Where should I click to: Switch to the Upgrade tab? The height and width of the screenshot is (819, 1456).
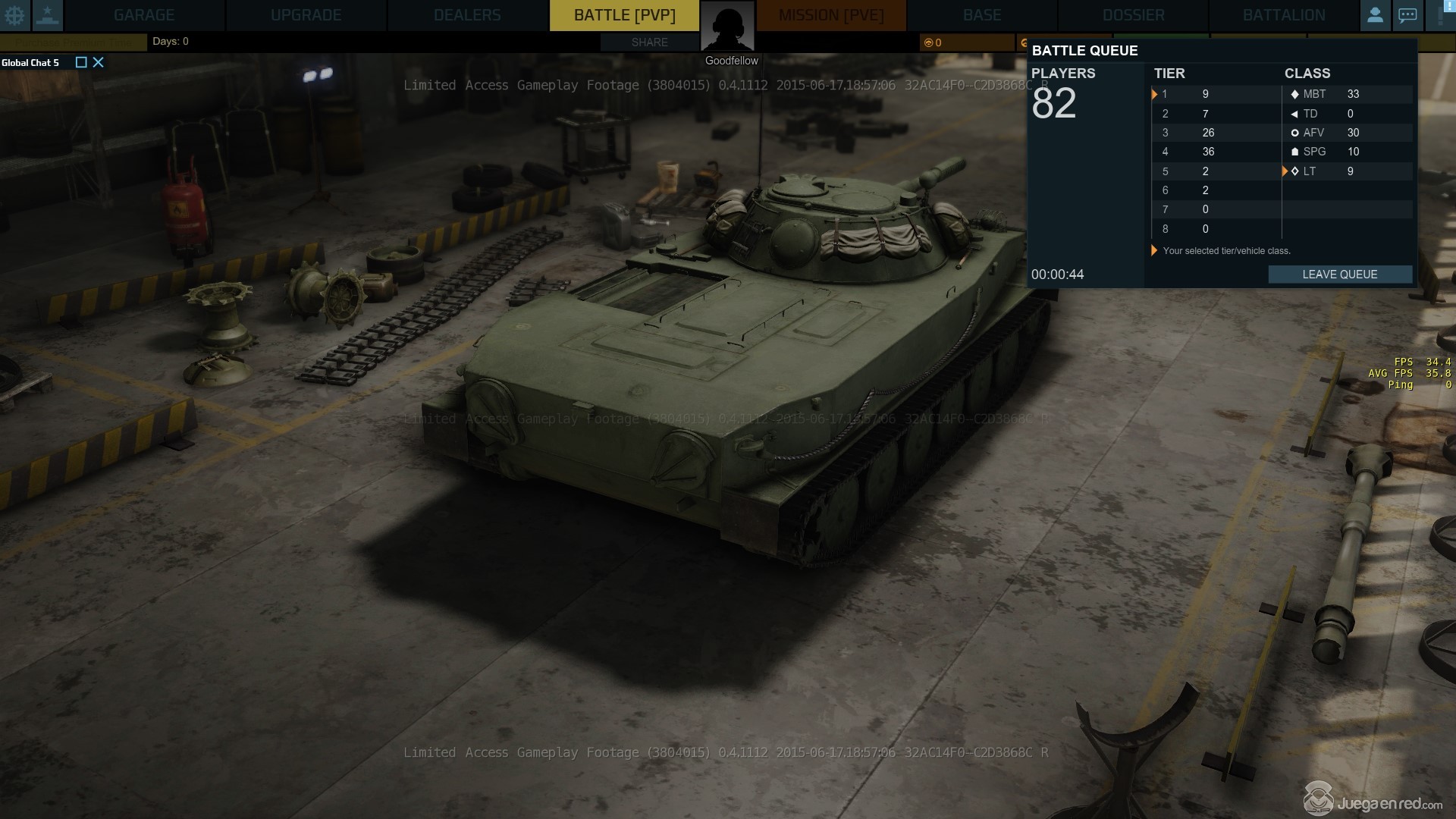coord(306,15)
